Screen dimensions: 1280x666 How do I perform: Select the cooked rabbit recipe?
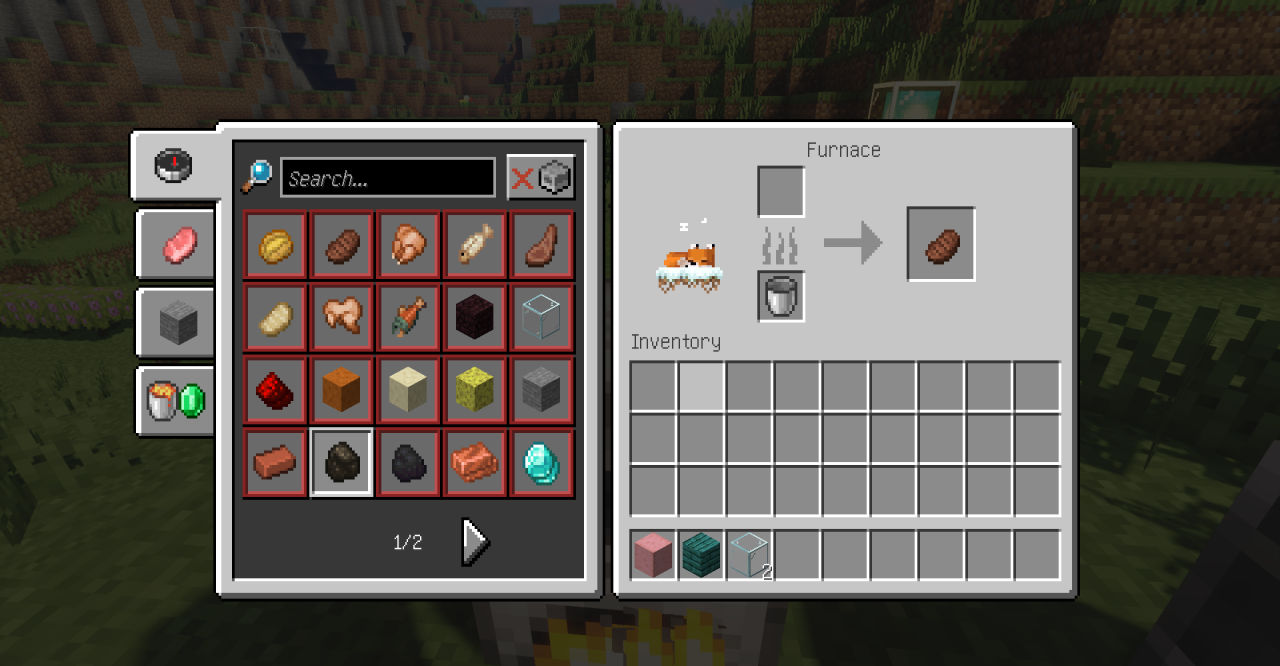tap(342, 318)
